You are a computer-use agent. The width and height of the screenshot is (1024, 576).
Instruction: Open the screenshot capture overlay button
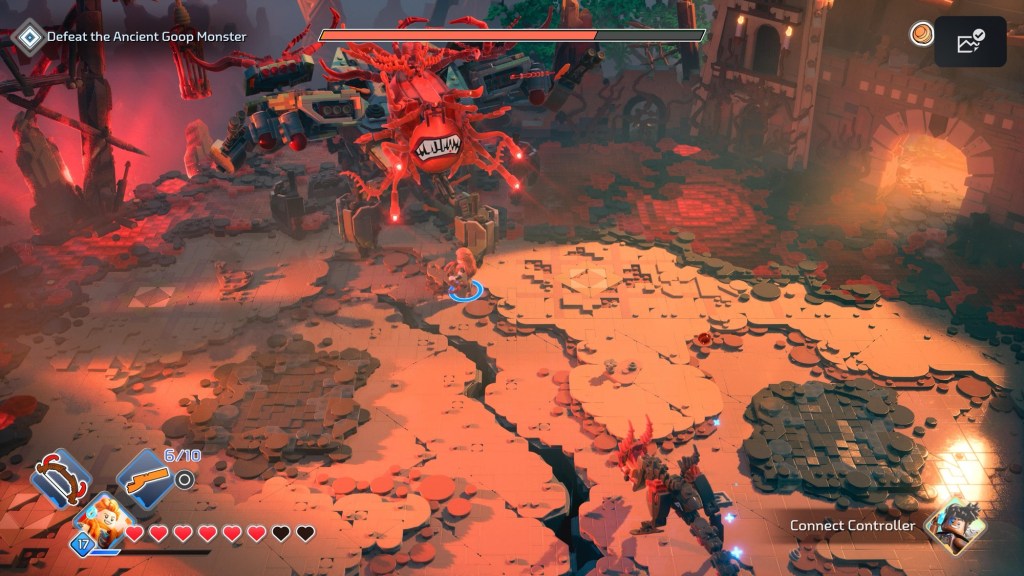tap(970, 42)
